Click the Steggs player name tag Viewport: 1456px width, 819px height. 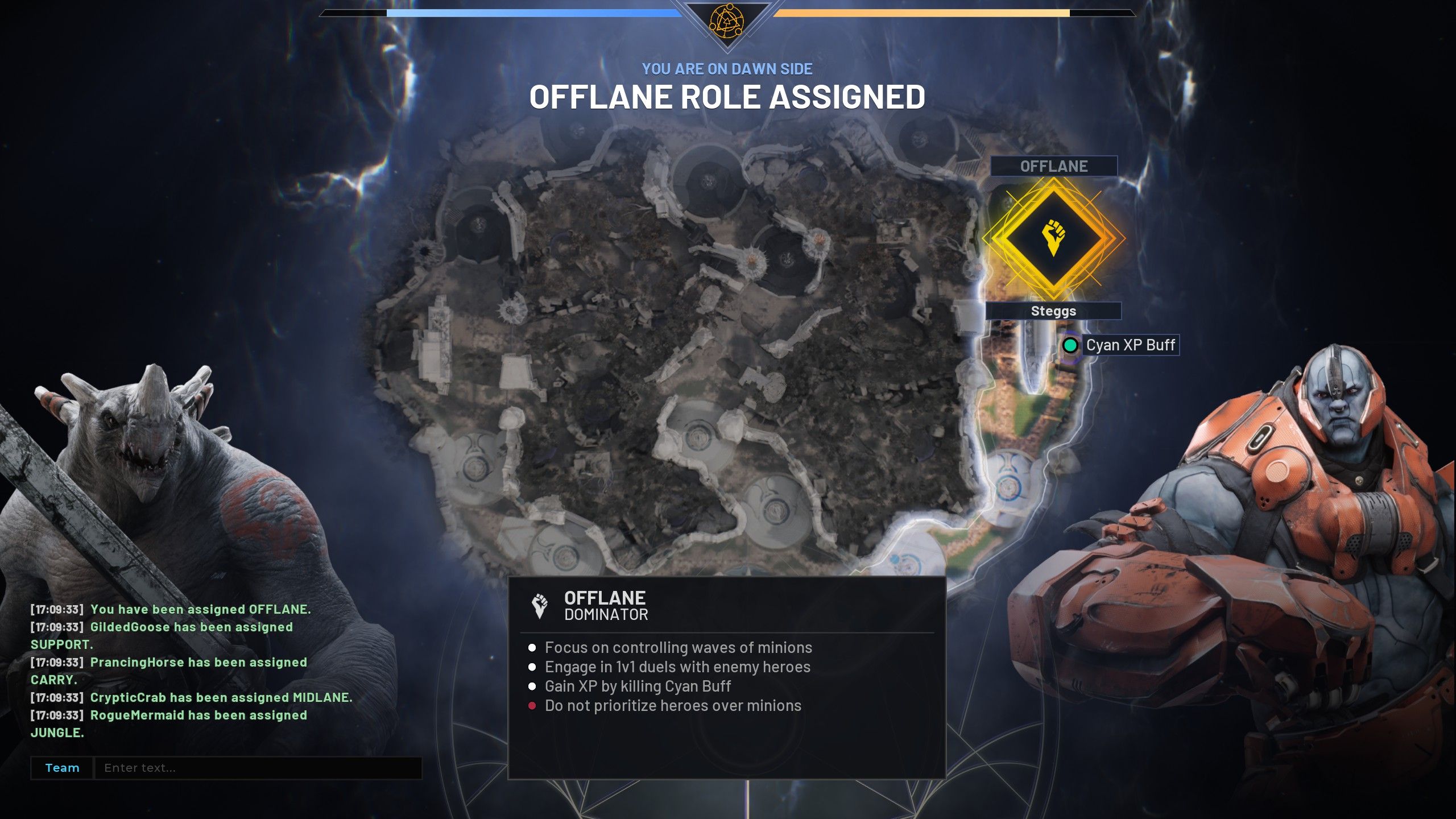click(1053, 311)
